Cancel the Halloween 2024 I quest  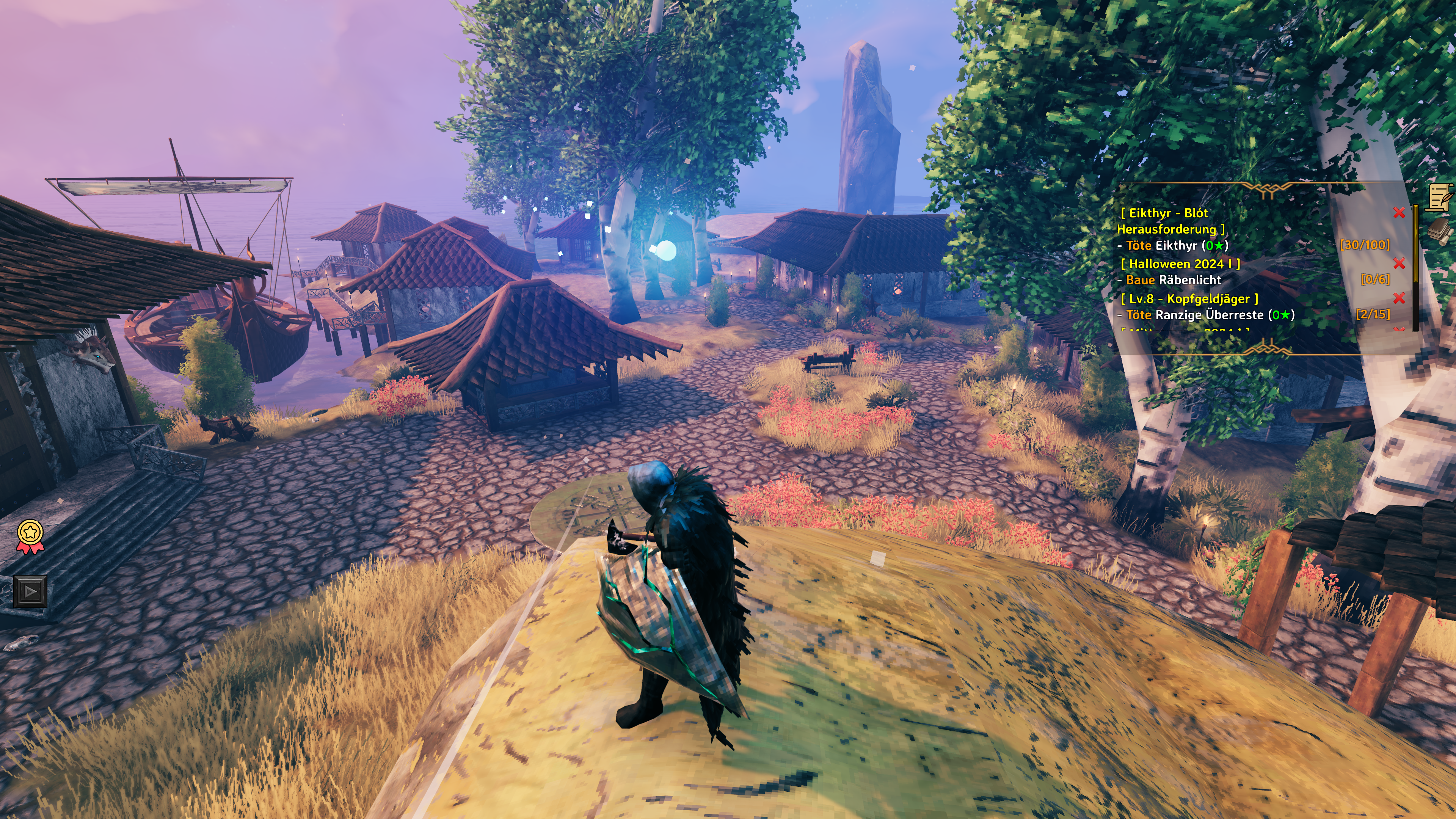click(x=1399, y=264)
